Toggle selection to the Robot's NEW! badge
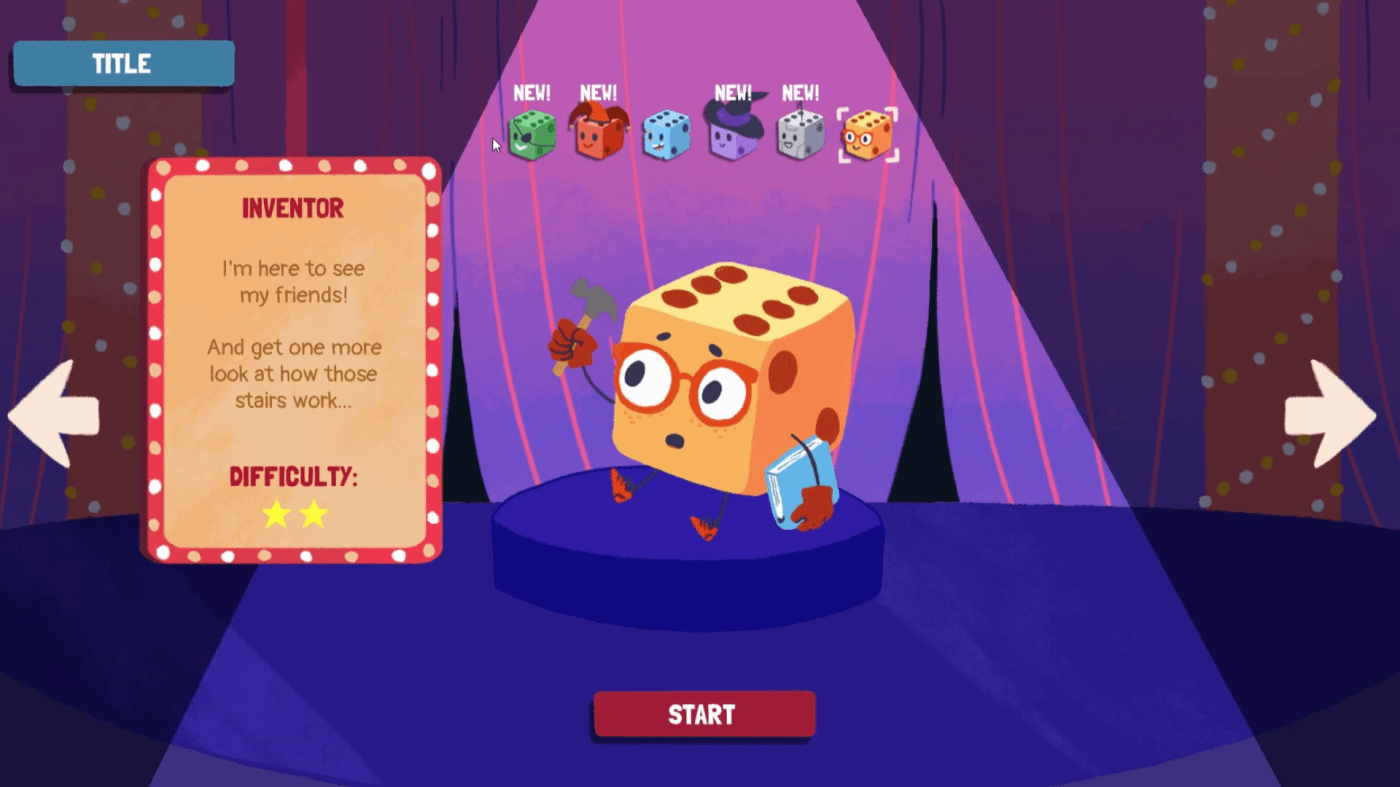Image resolution: width=1400 pixels, height=787 pixels. 800,93
